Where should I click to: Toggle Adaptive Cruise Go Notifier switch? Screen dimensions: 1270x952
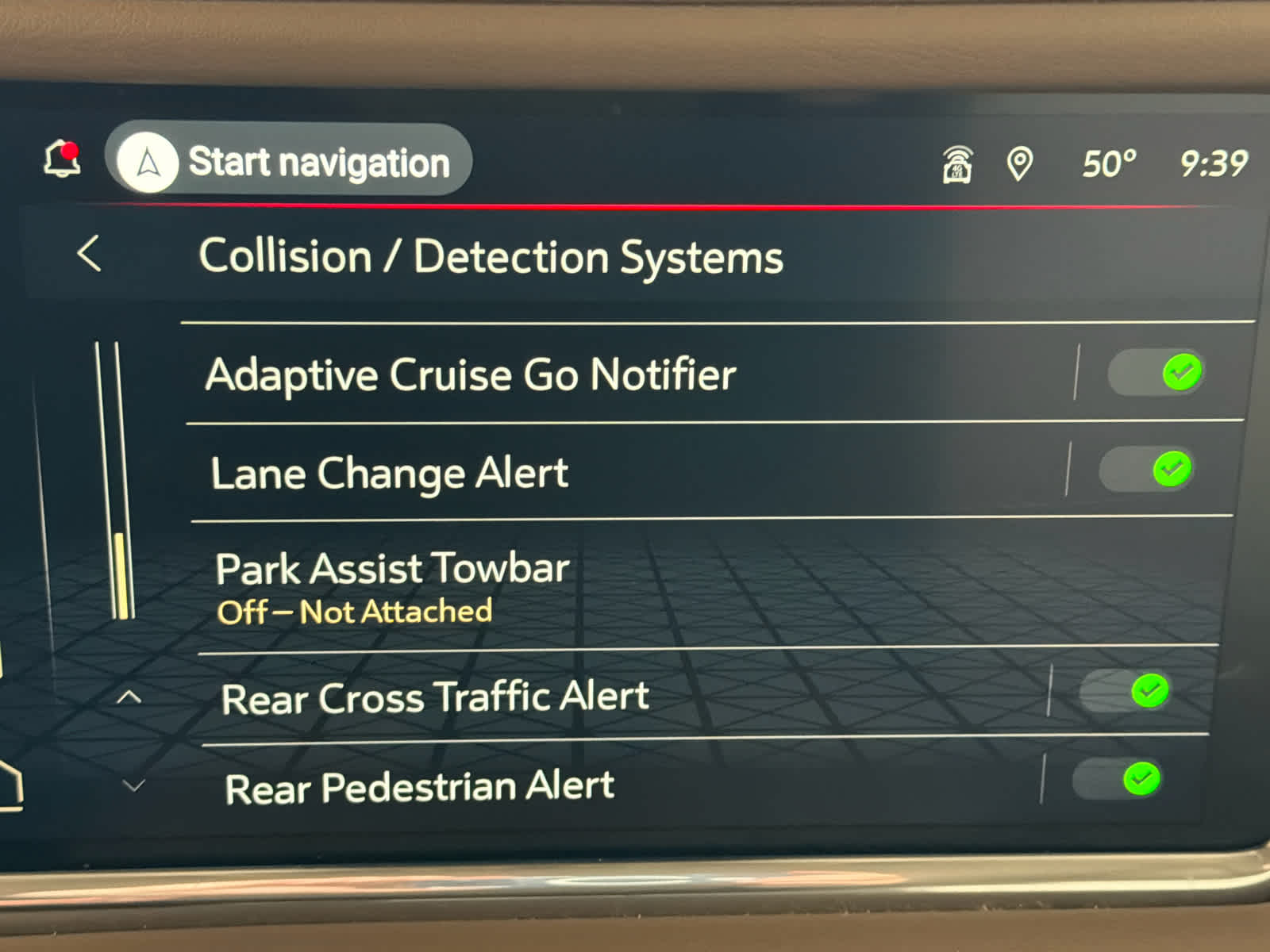pyautogui.click(x=1156, y=372)
